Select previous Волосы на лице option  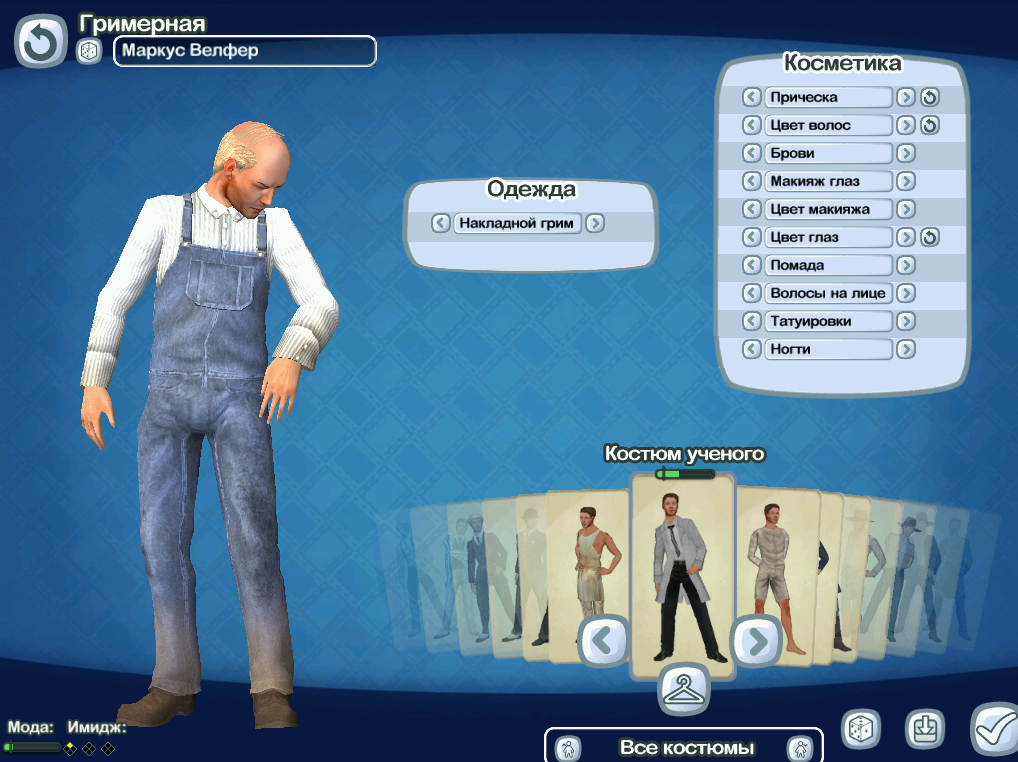pos(752,293)
